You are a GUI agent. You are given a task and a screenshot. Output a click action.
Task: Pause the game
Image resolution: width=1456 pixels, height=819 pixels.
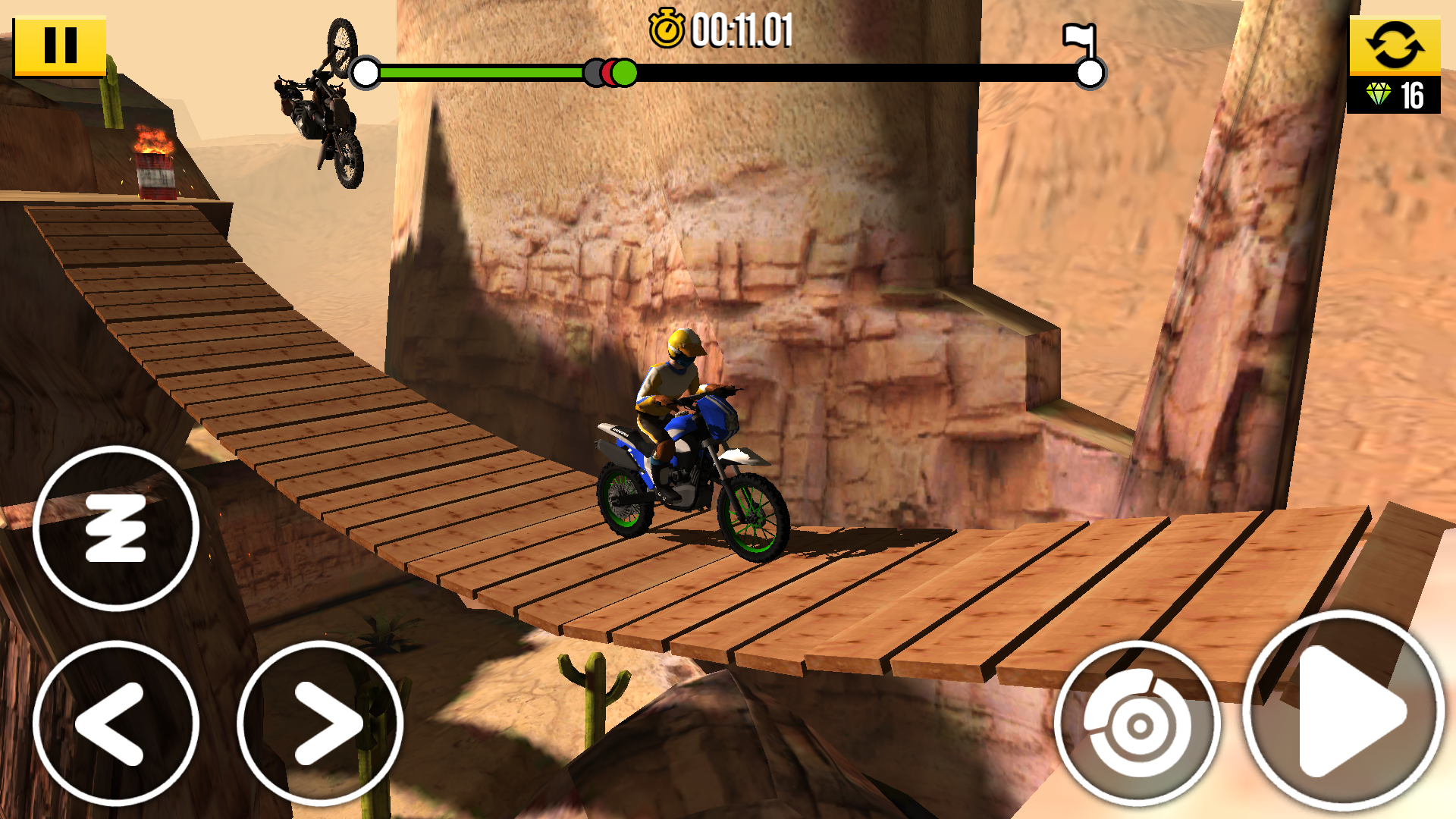61,44
